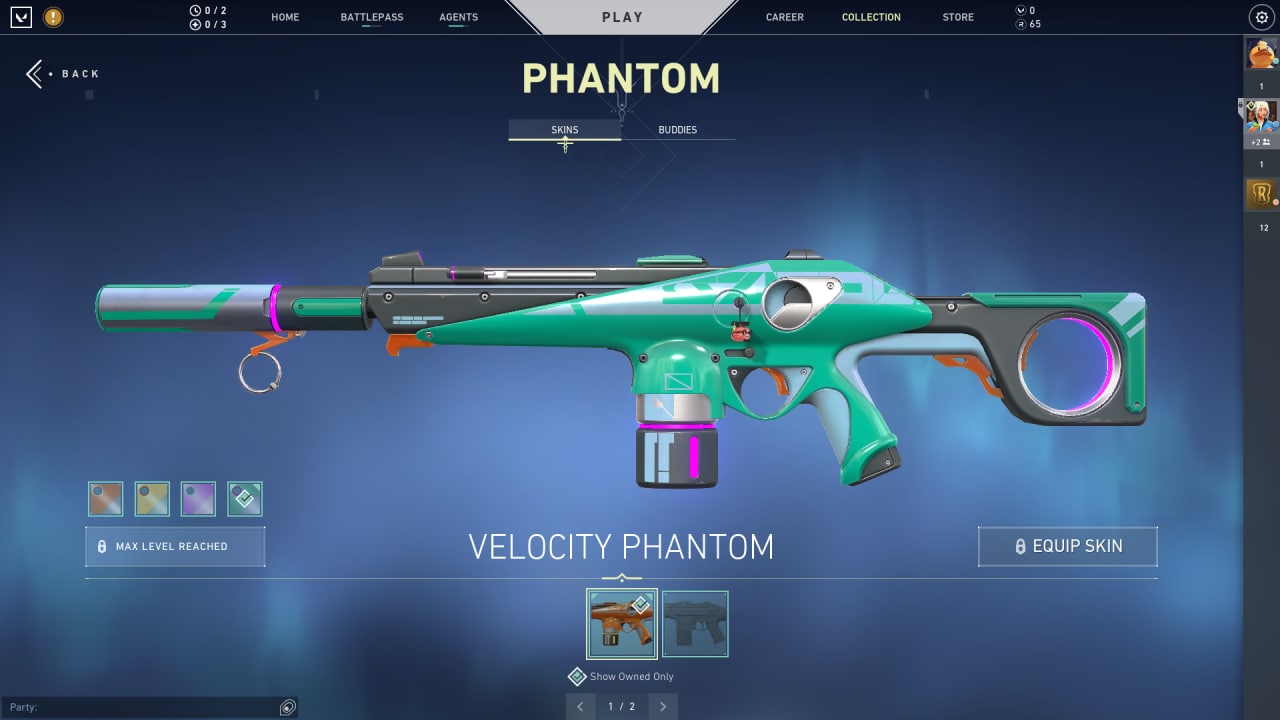Select the dark default Phantom skin thumbnail
The width and height of the screenshot is (1280, 720).
[695, 624]
